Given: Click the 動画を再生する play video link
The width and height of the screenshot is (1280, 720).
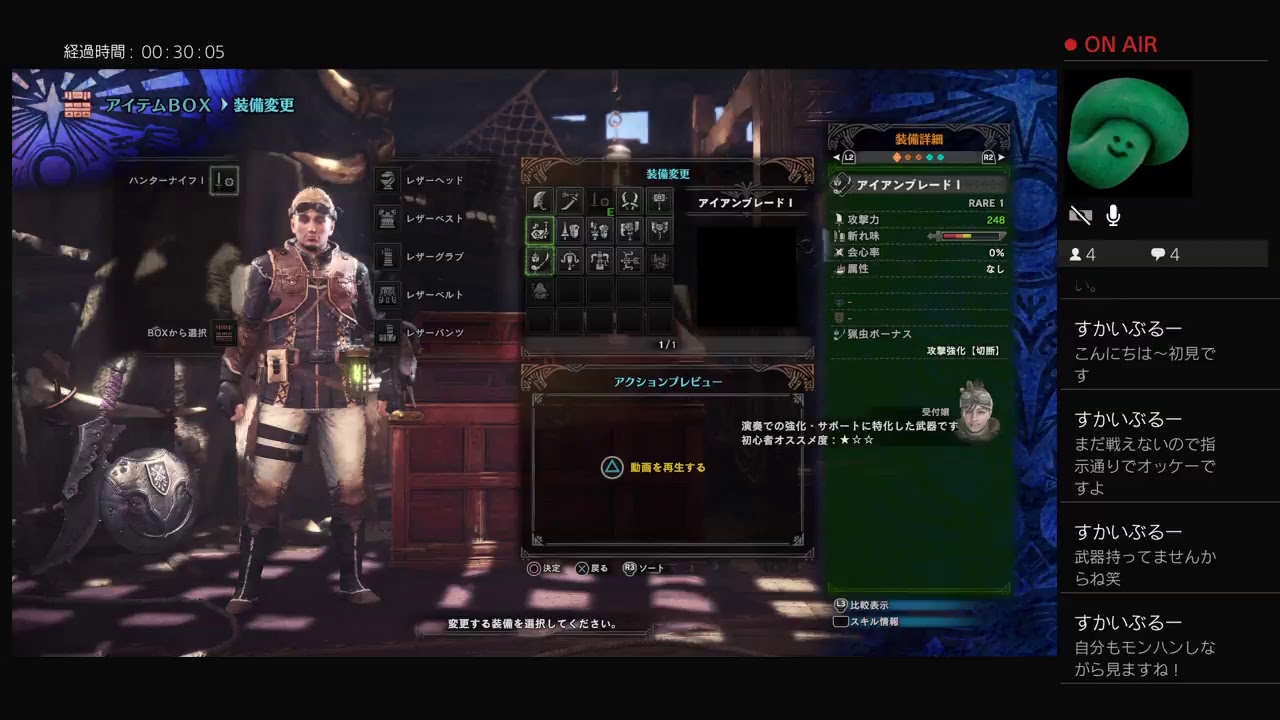Looking at the screenshot, I should tap(668, 467).
